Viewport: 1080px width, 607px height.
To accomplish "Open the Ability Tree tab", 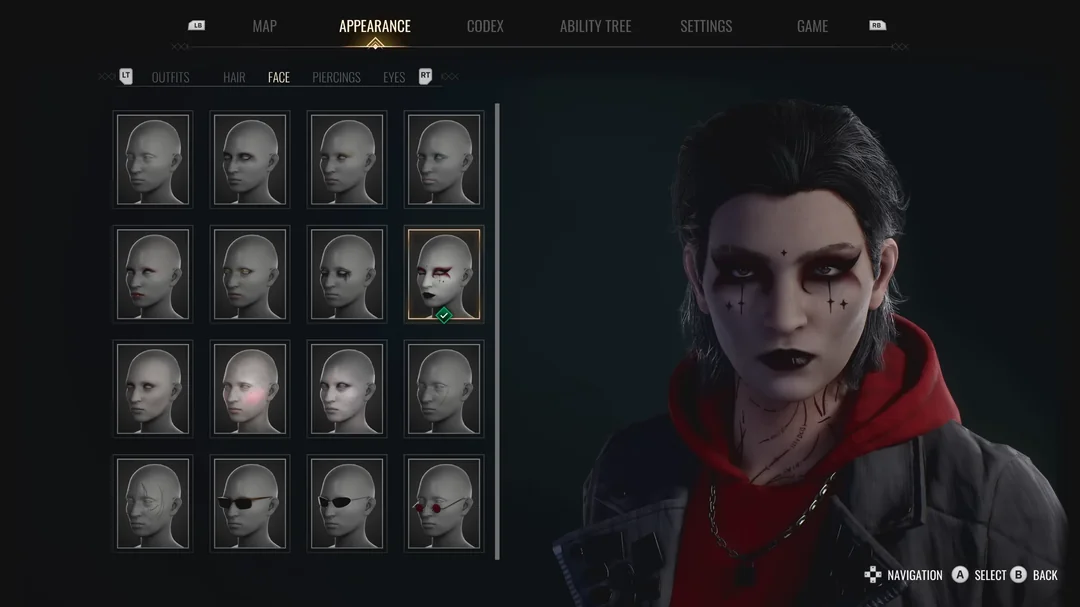I will (595, 27).
